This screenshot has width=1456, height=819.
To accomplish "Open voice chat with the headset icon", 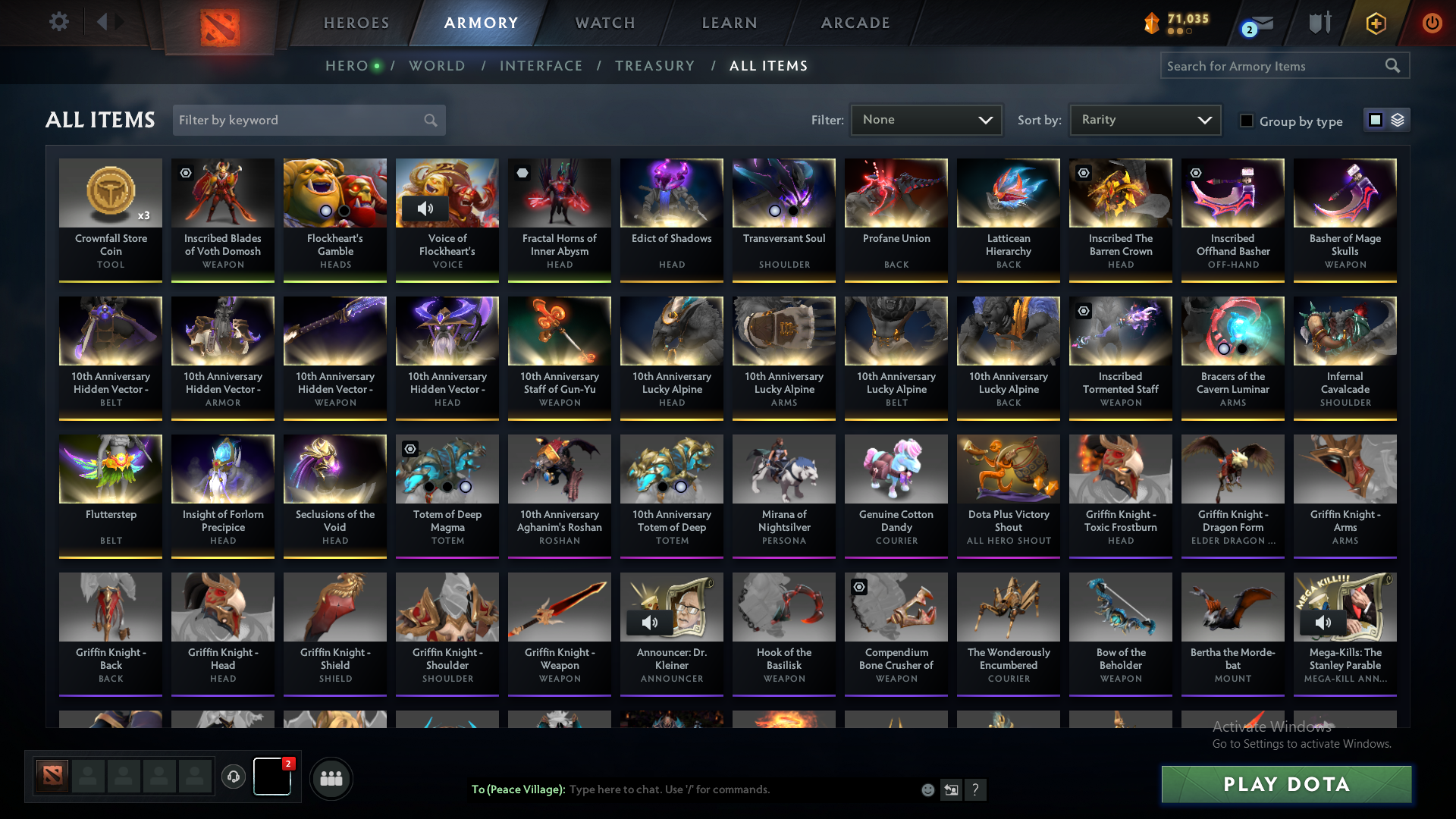I will [233, 777].
